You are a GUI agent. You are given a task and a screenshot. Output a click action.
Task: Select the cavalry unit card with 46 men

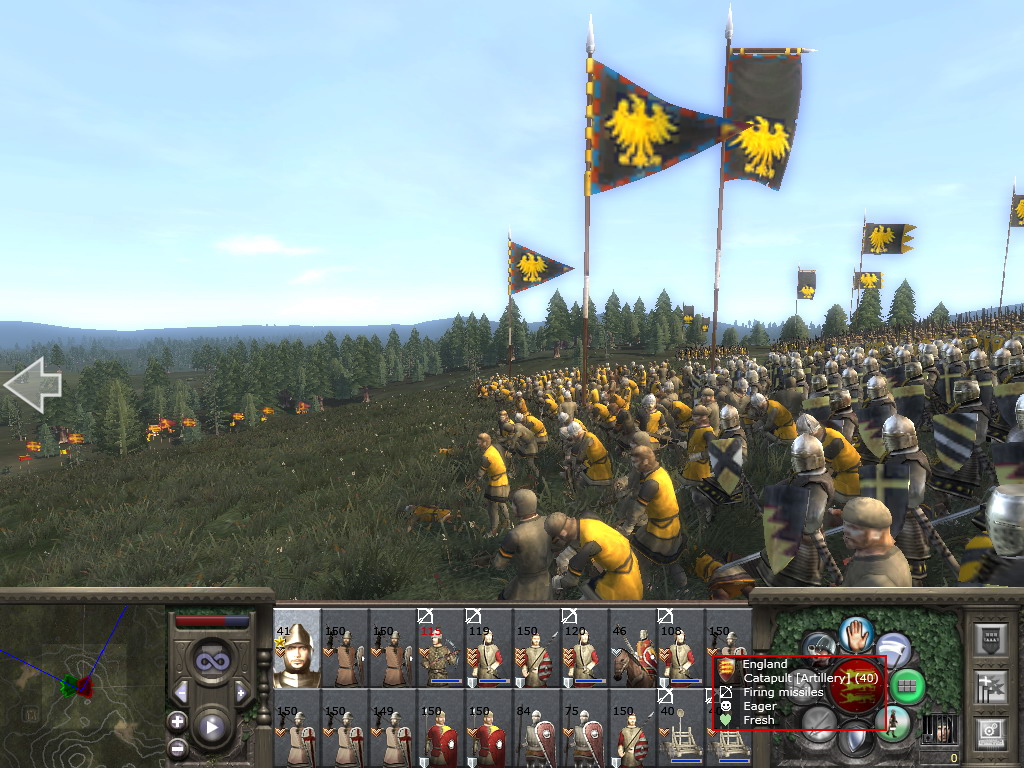[632, 650]
